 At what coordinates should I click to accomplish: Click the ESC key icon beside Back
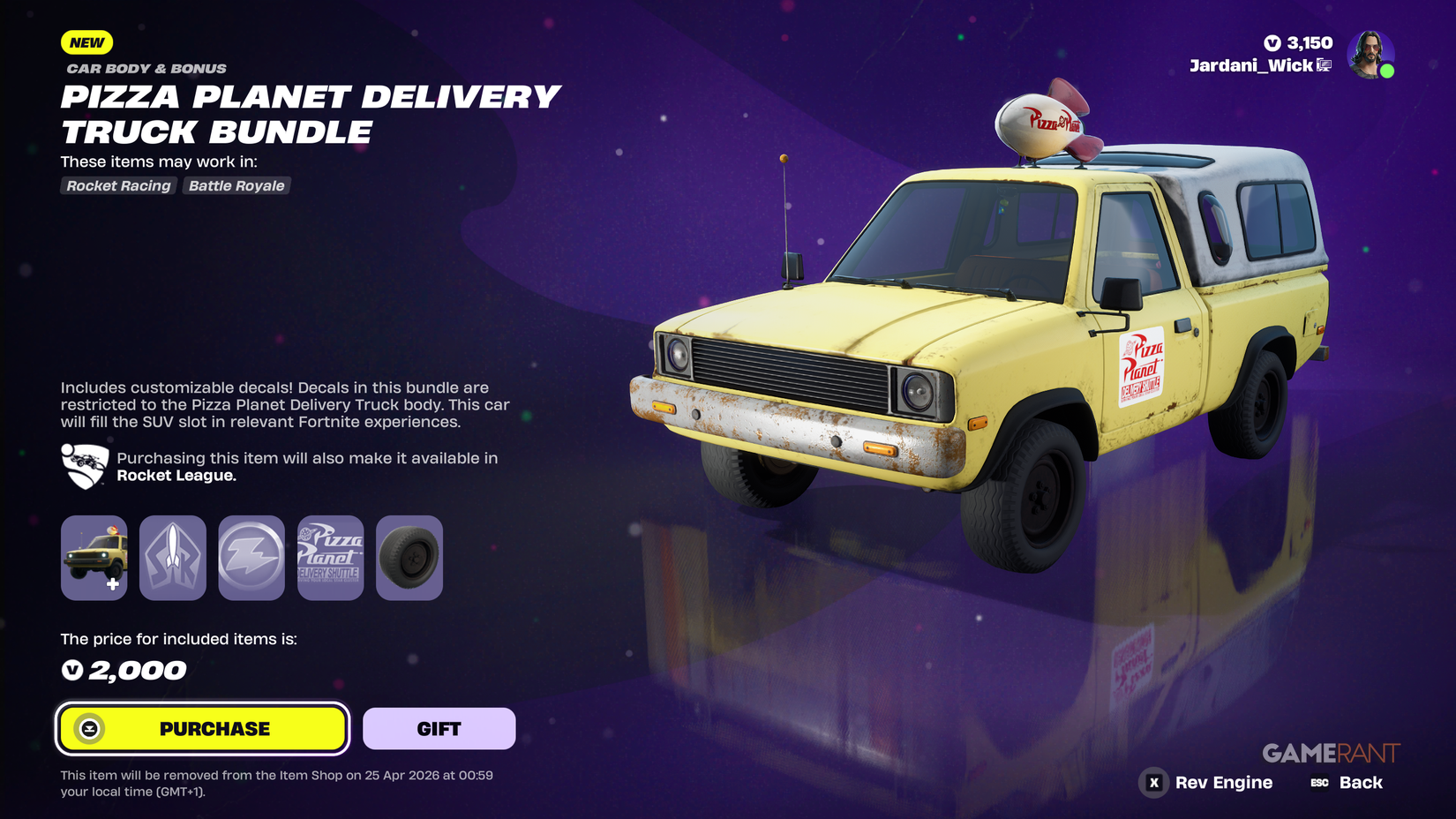click(1318, 783)
